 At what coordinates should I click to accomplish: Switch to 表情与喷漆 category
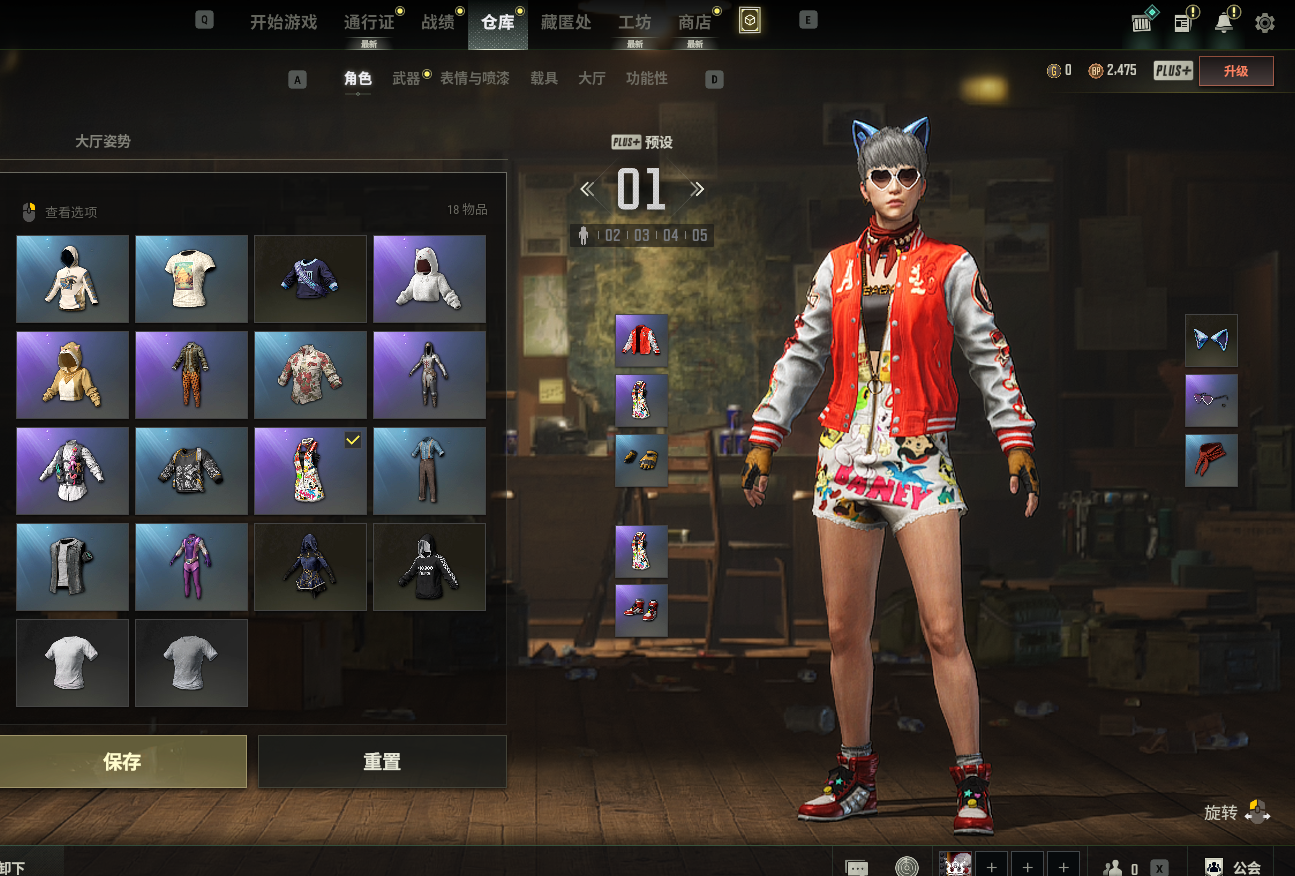(474, 78)
